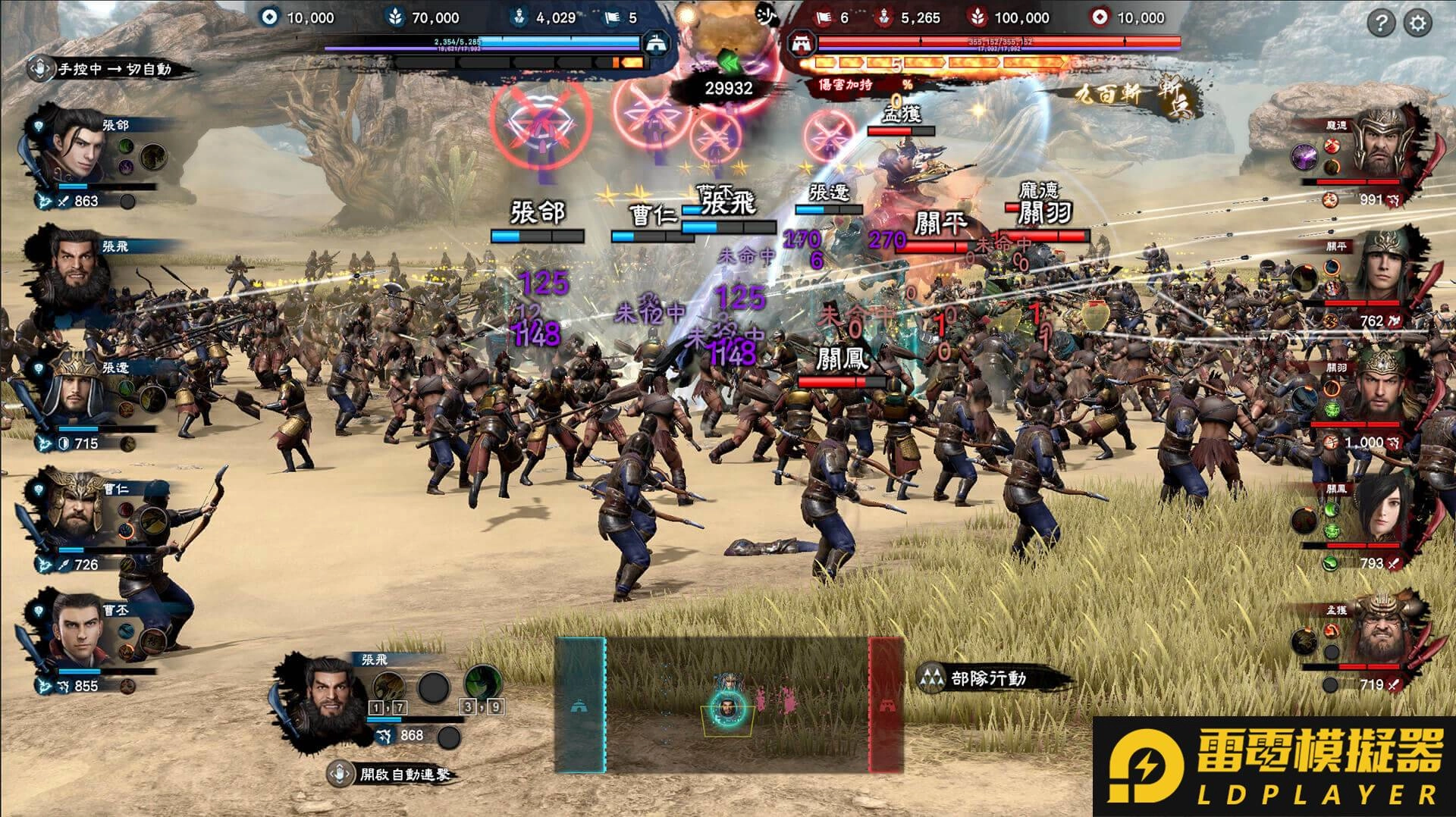
Task: Open the help question mark button
Action: coord(1381,23)
